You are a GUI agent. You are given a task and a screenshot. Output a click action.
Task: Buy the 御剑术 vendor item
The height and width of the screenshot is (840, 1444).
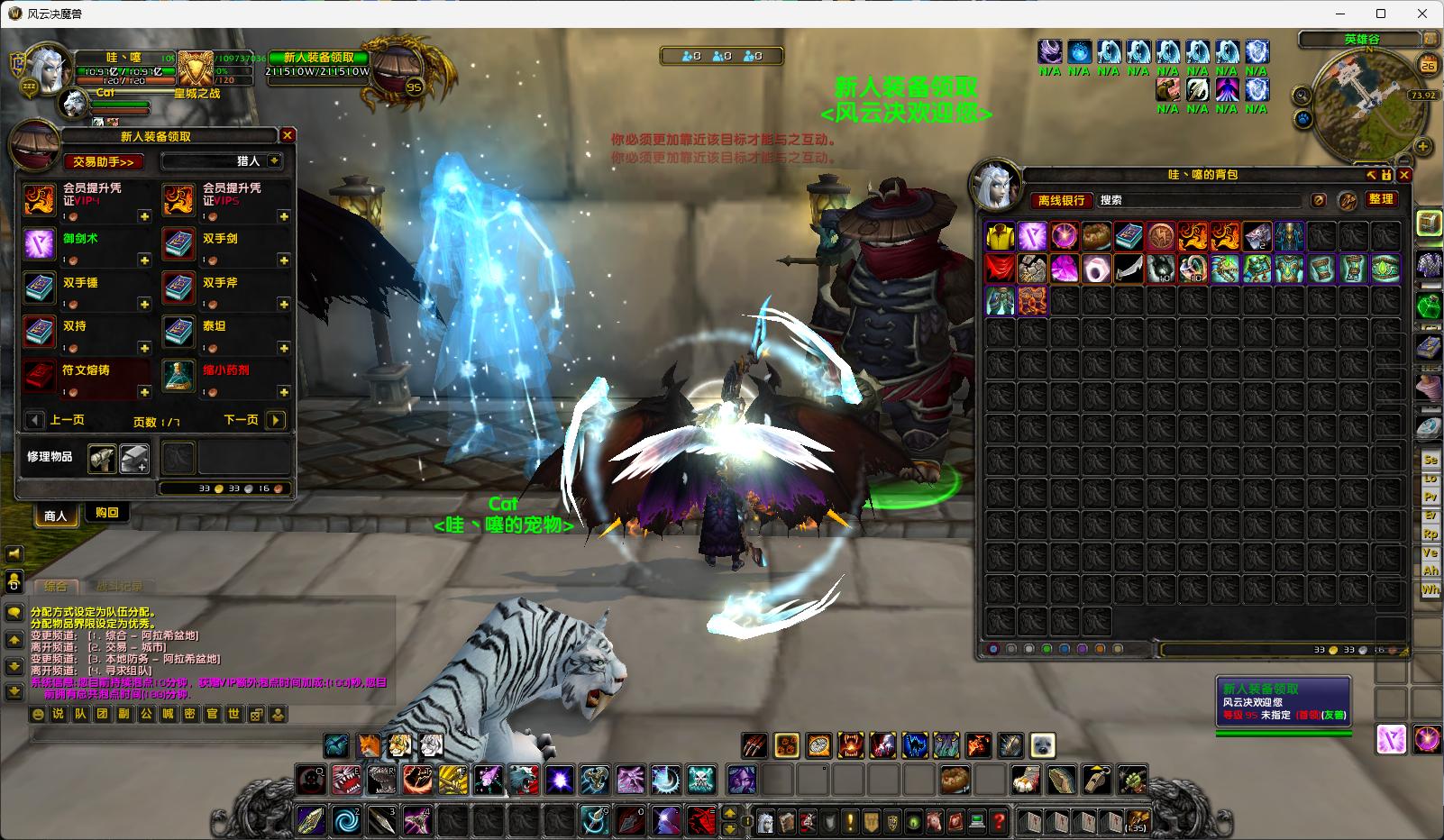[x=40, y=244]
